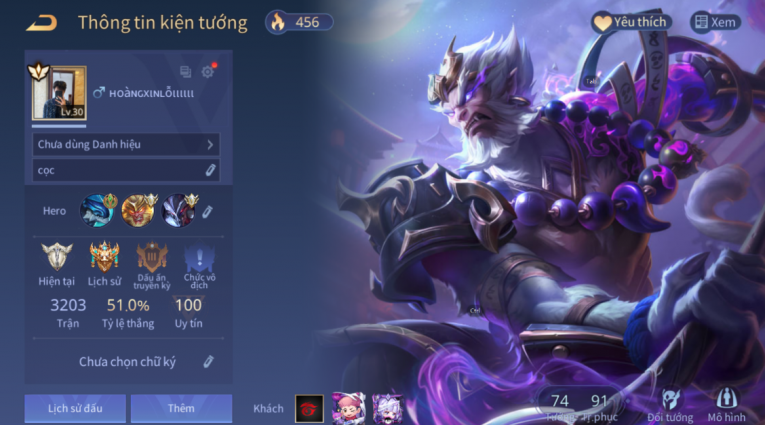Viewport: 765px width, 425px height.
Task: Open the Đổi tướng hero switcher
Action: 670,406
